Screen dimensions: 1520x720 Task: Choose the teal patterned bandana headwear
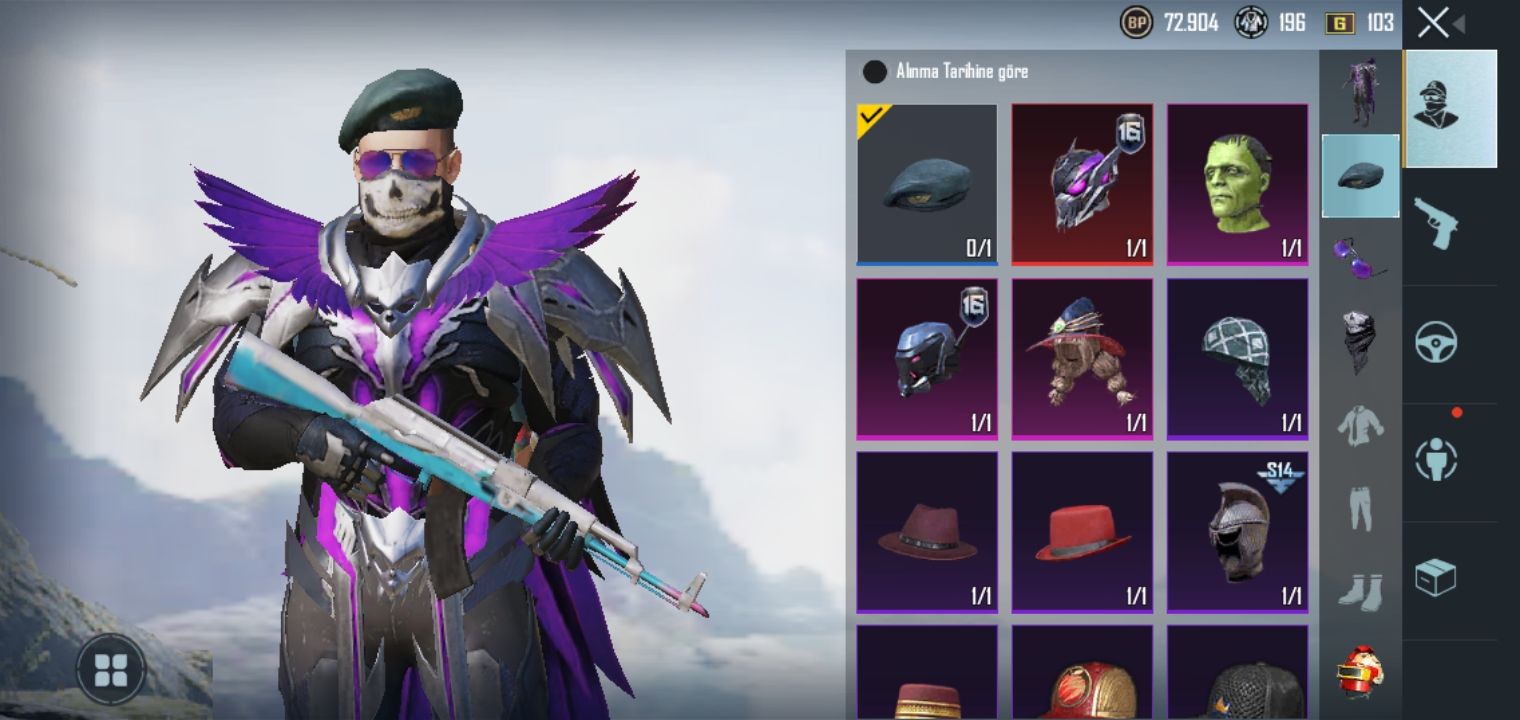click(1237, 359)
